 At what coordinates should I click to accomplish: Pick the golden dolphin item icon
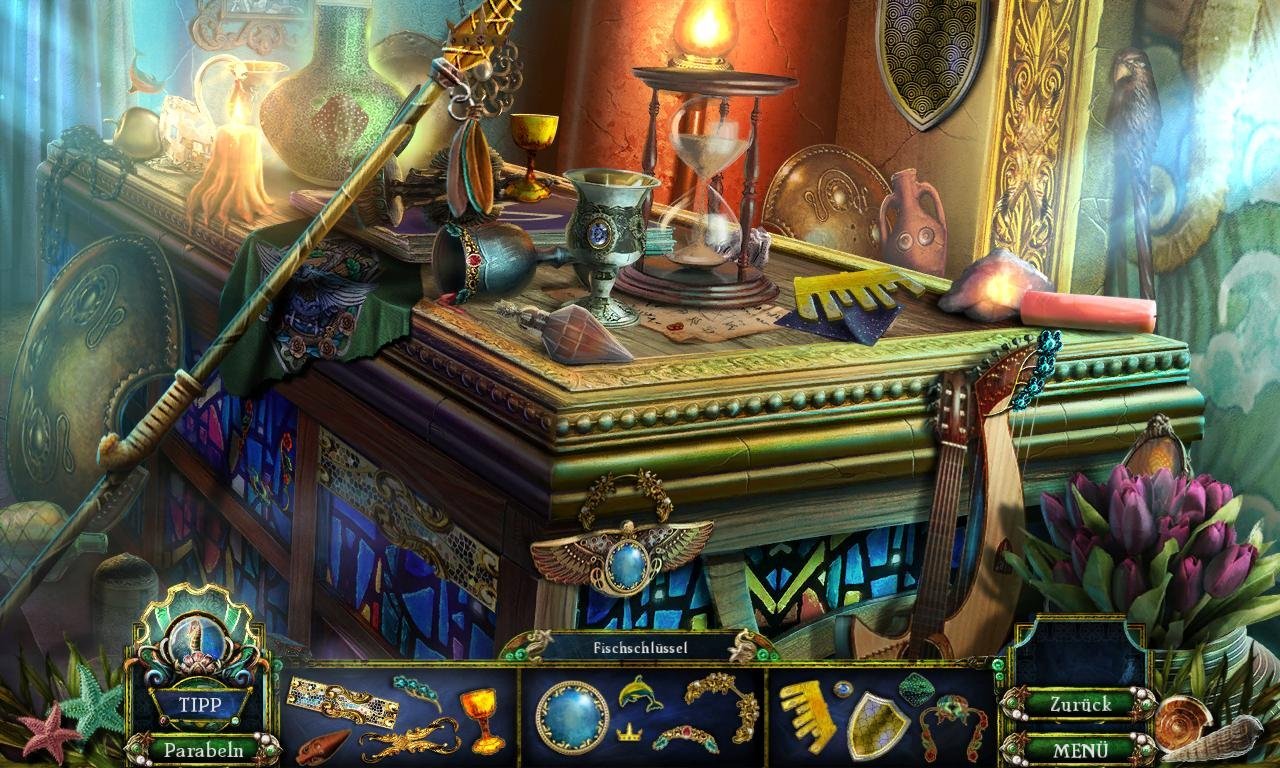pos(640,692)
